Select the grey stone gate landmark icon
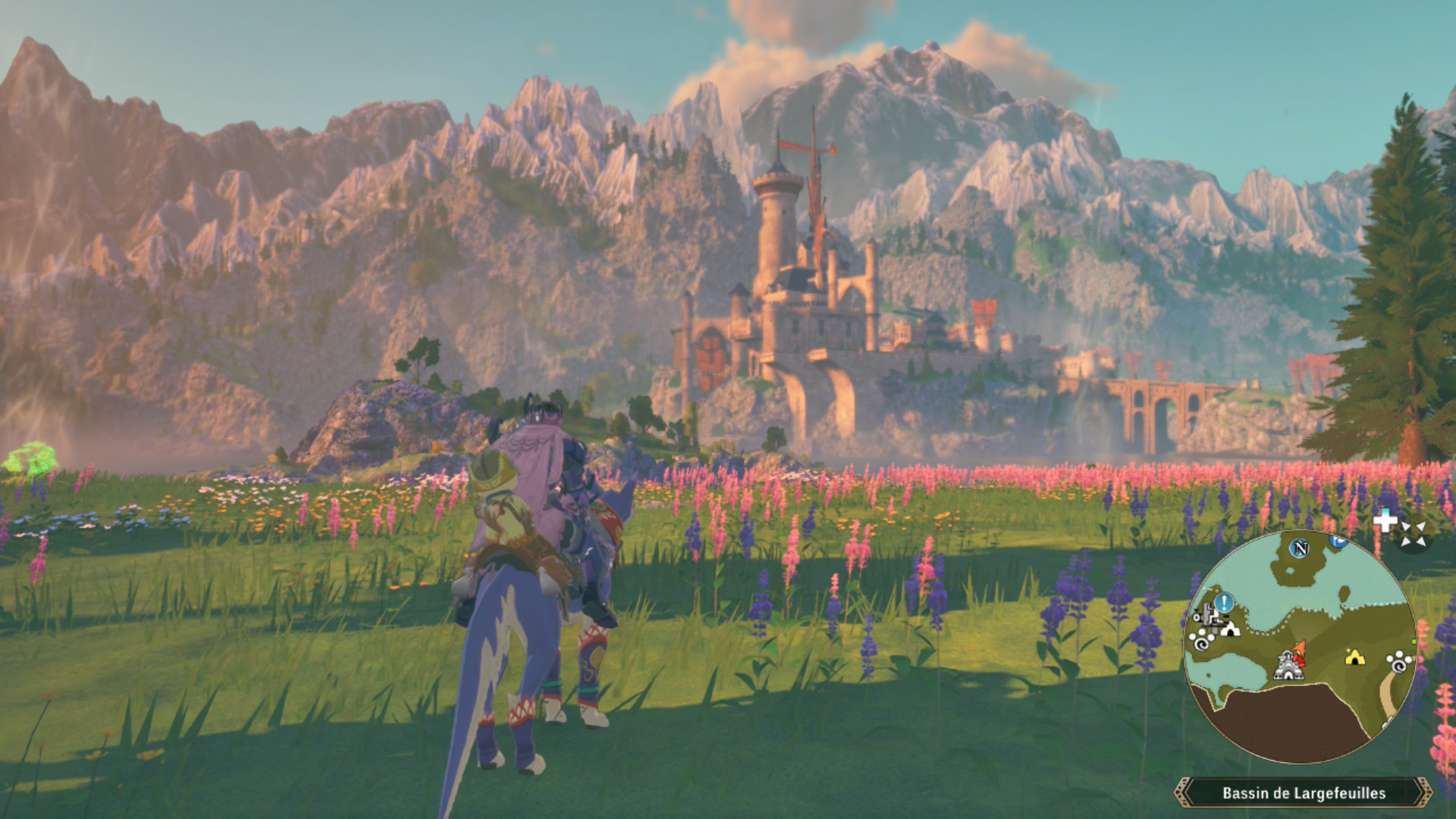The image size is (1456, 819). click(1287, 666)
